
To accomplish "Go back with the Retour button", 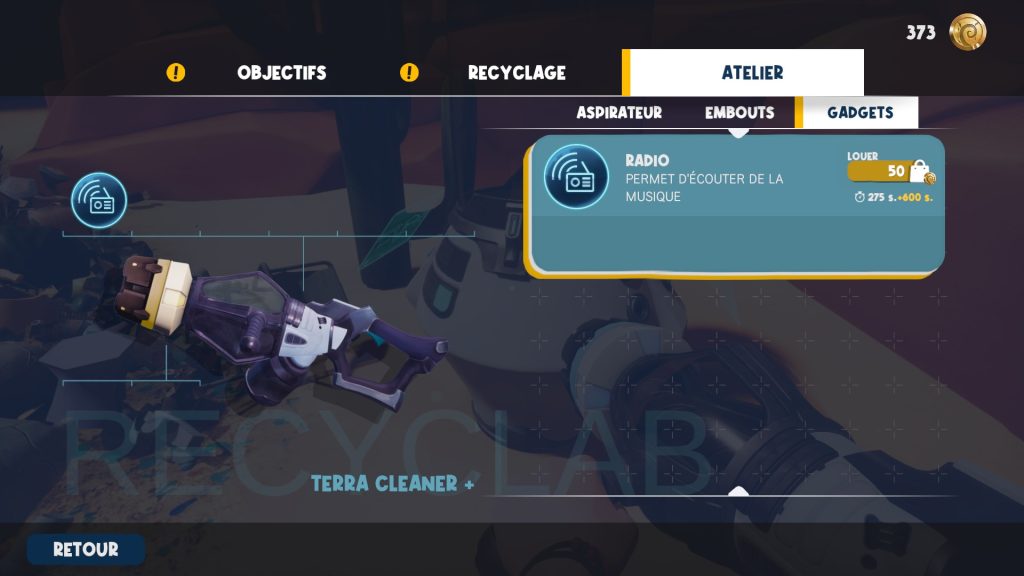I will (86, 549).
